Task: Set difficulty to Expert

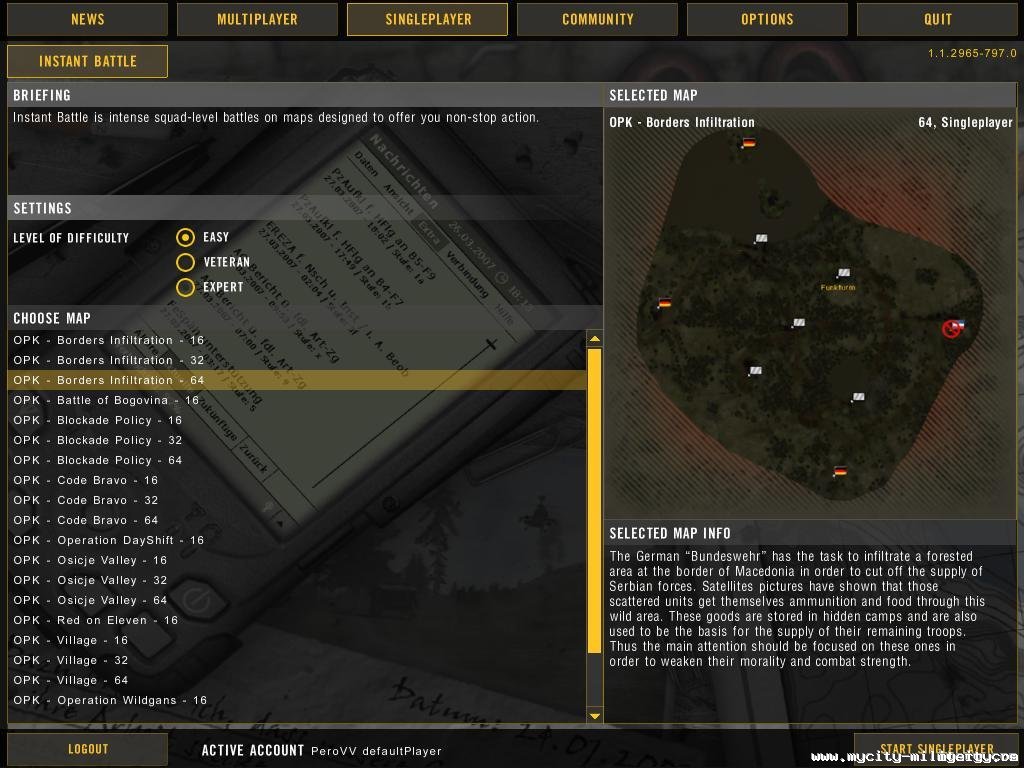Action: [x=185, y=288]
